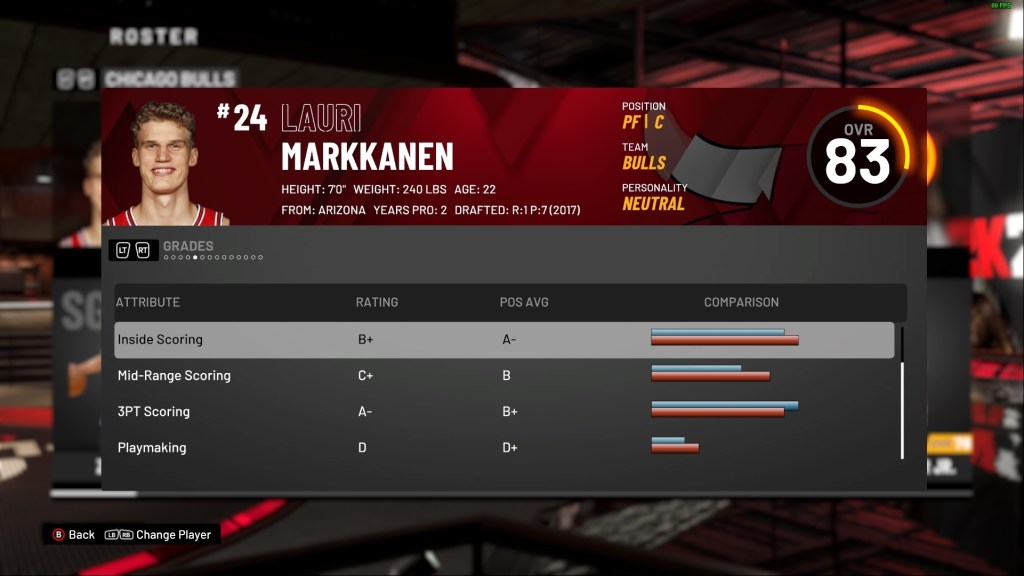Select the Inside Scoring attribute row

click(x=503, y=340)
